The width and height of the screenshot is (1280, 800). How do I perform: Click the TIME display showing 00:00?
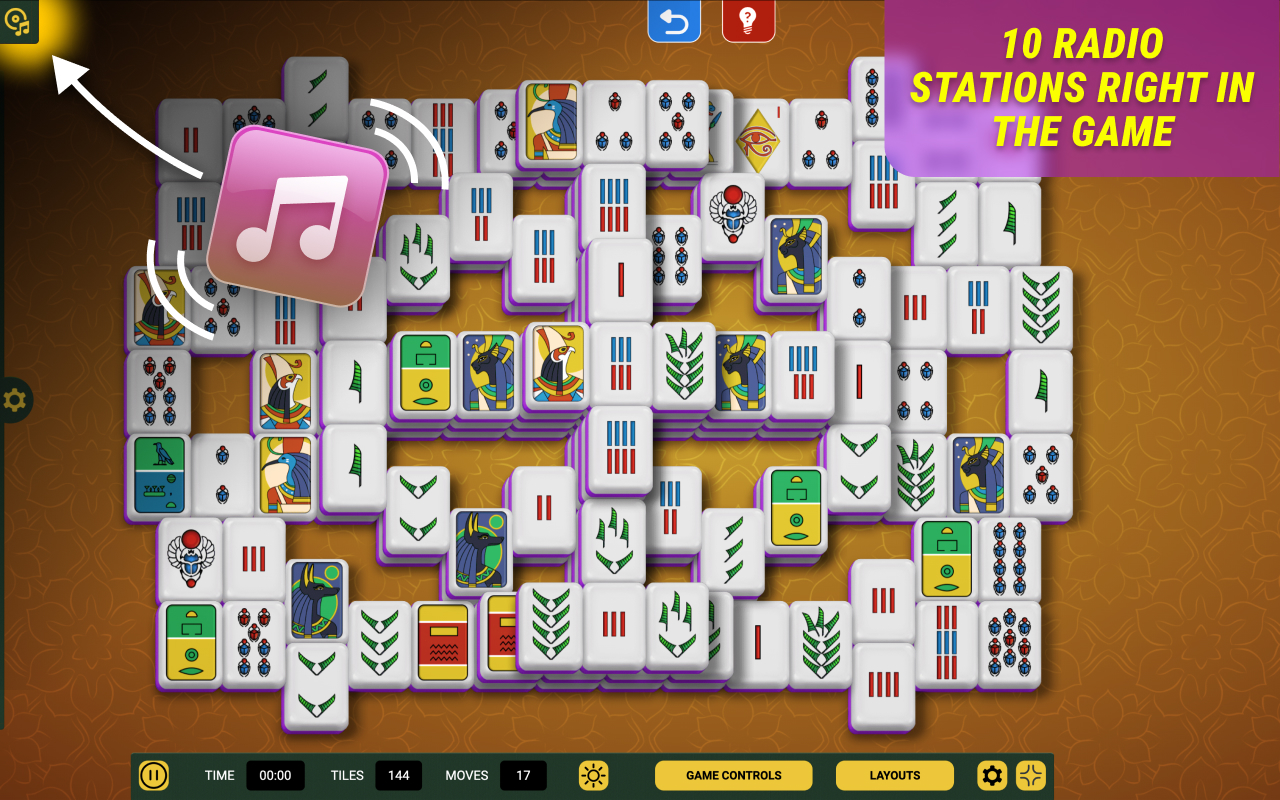(274, 775)
